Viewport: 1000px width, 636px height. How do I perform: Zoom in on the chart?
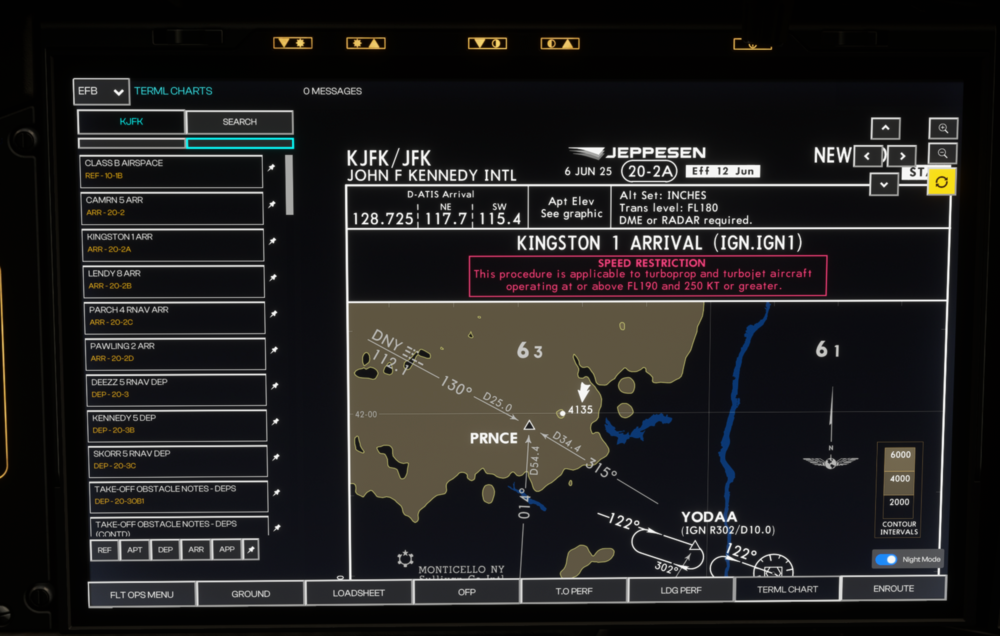pyautogui.click(x=943, y=129)
